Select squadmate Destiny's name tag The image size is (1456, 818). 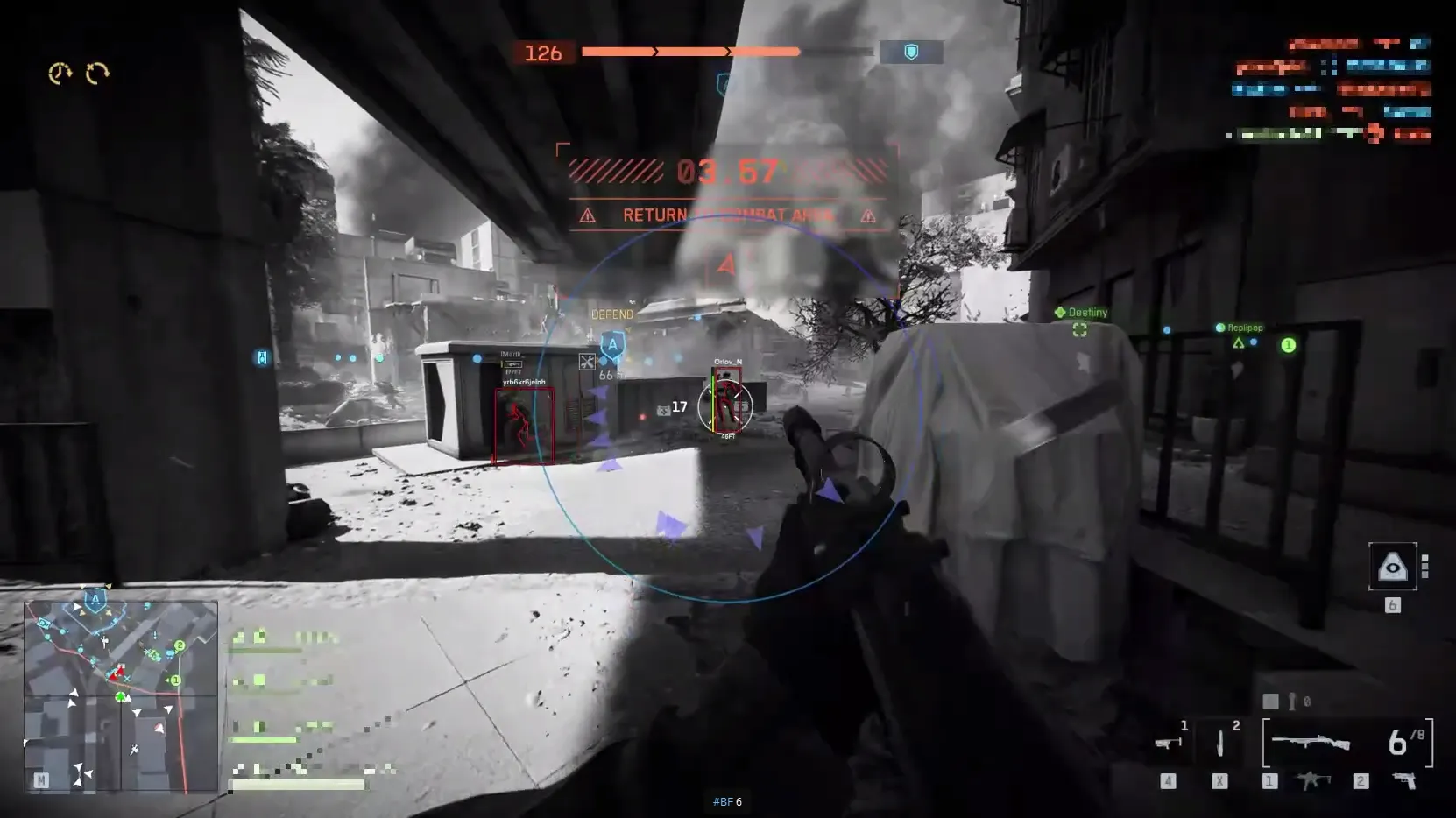tap(1086, 313)
